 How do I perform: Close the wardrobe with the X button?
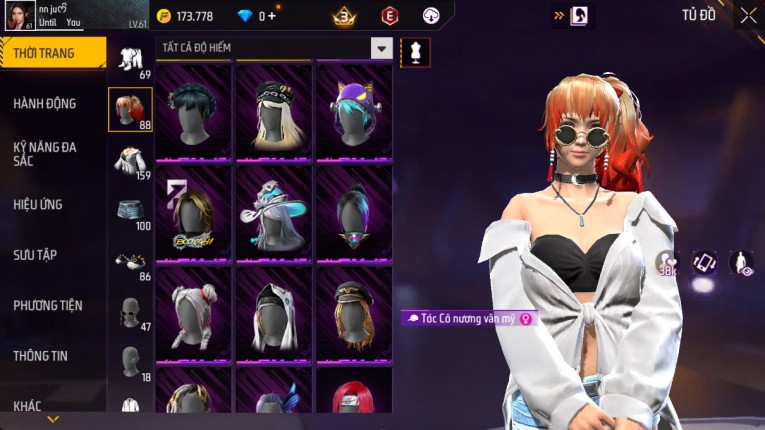748,15
